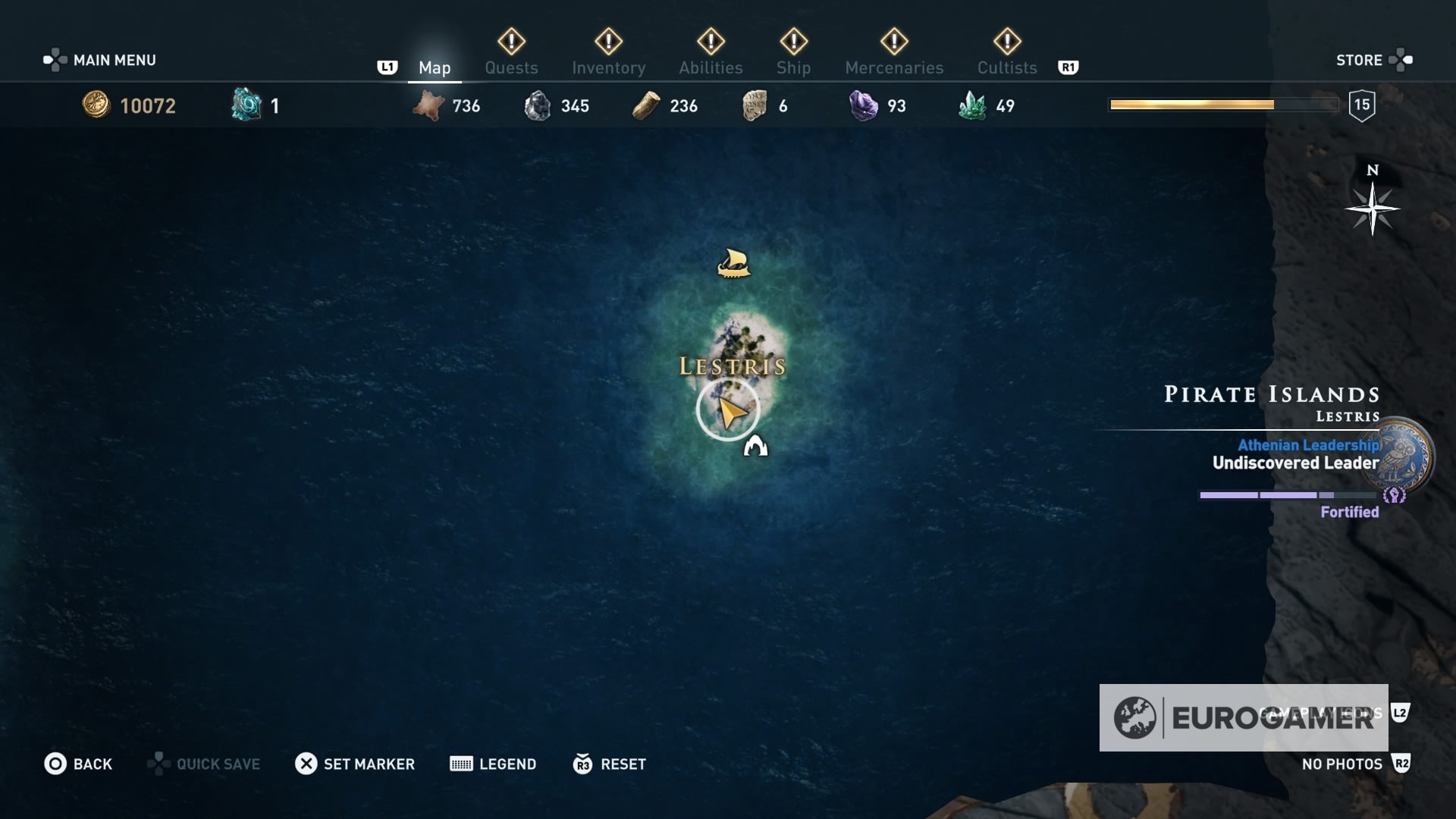Viewport: 1456px width, 819px height.
Task: Select the precious gems resource icon
Action: tap(861, 105)
